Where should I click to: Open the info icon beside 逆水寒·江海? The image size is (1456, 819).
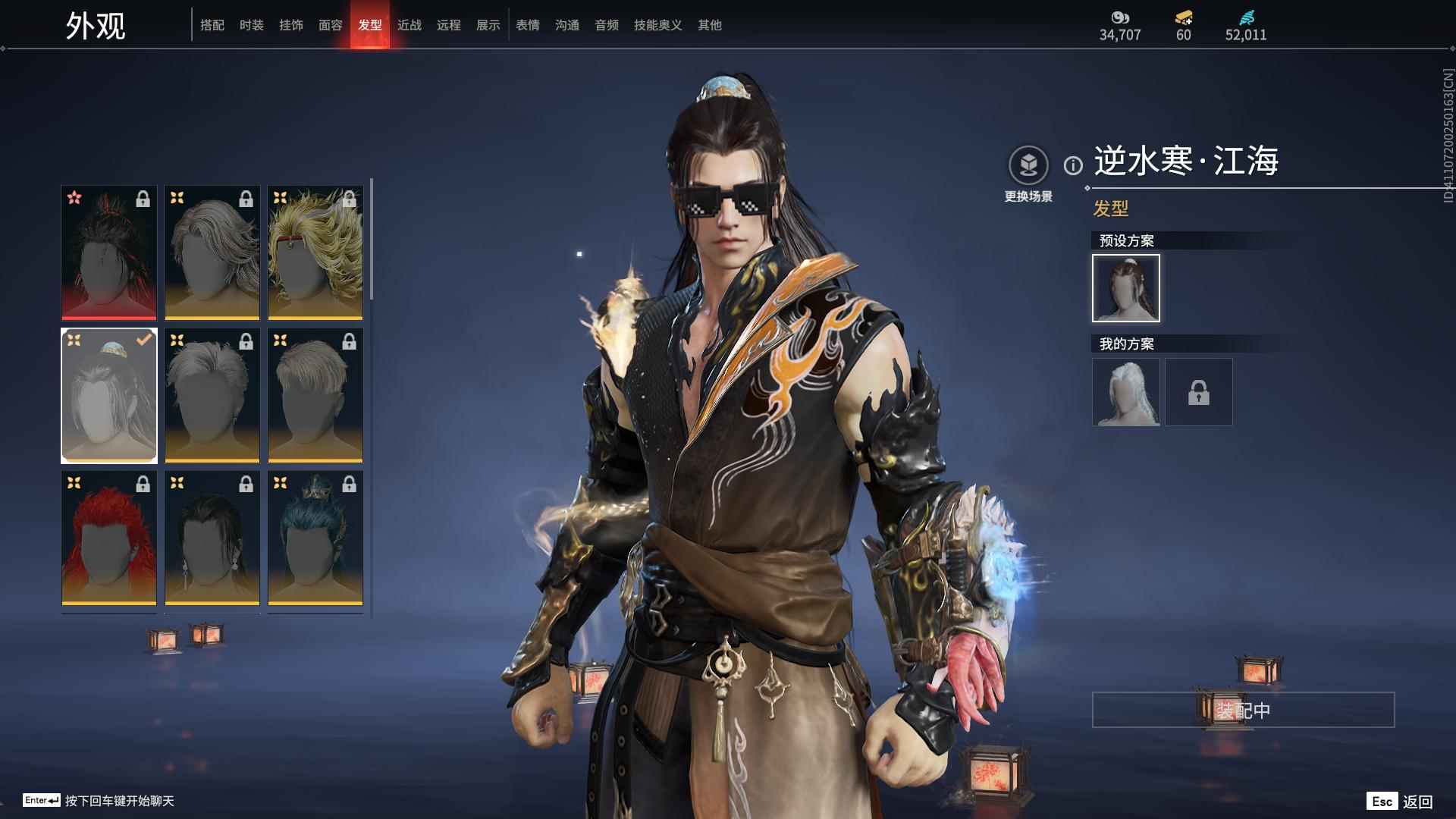[1073, 165]
